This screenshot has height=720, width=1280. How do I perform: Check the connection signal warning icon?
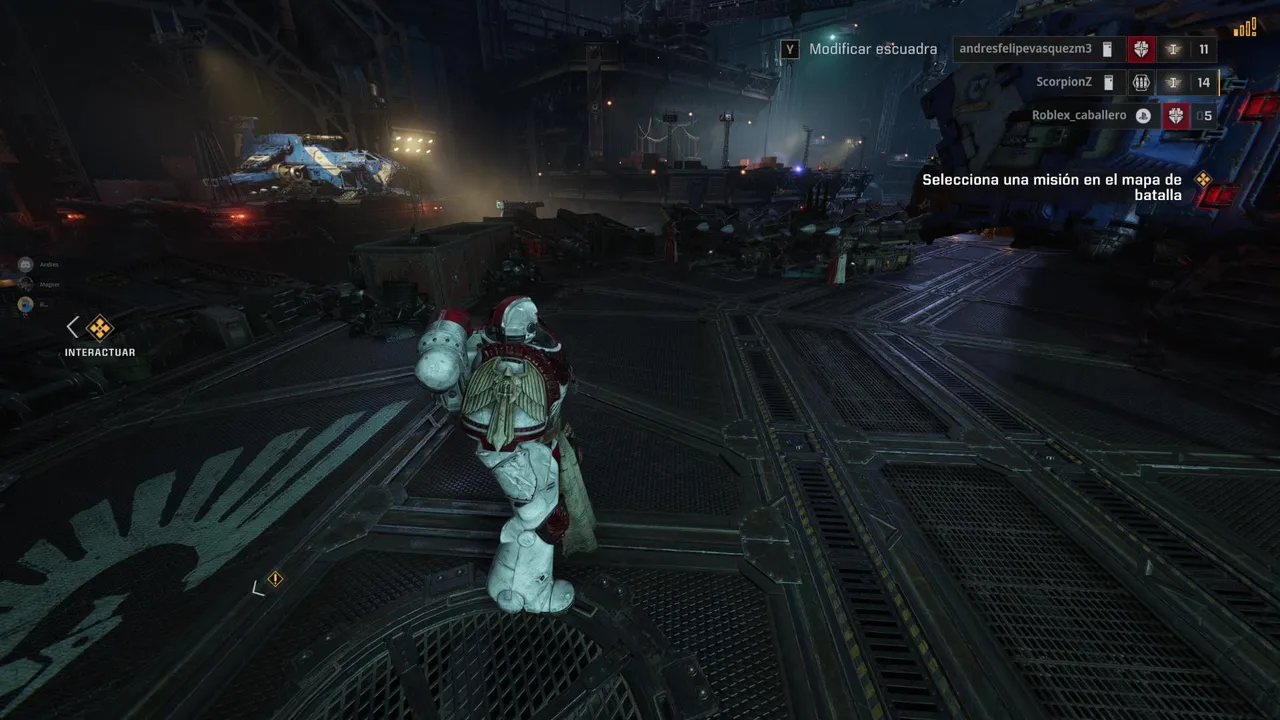pos(1245,27)
